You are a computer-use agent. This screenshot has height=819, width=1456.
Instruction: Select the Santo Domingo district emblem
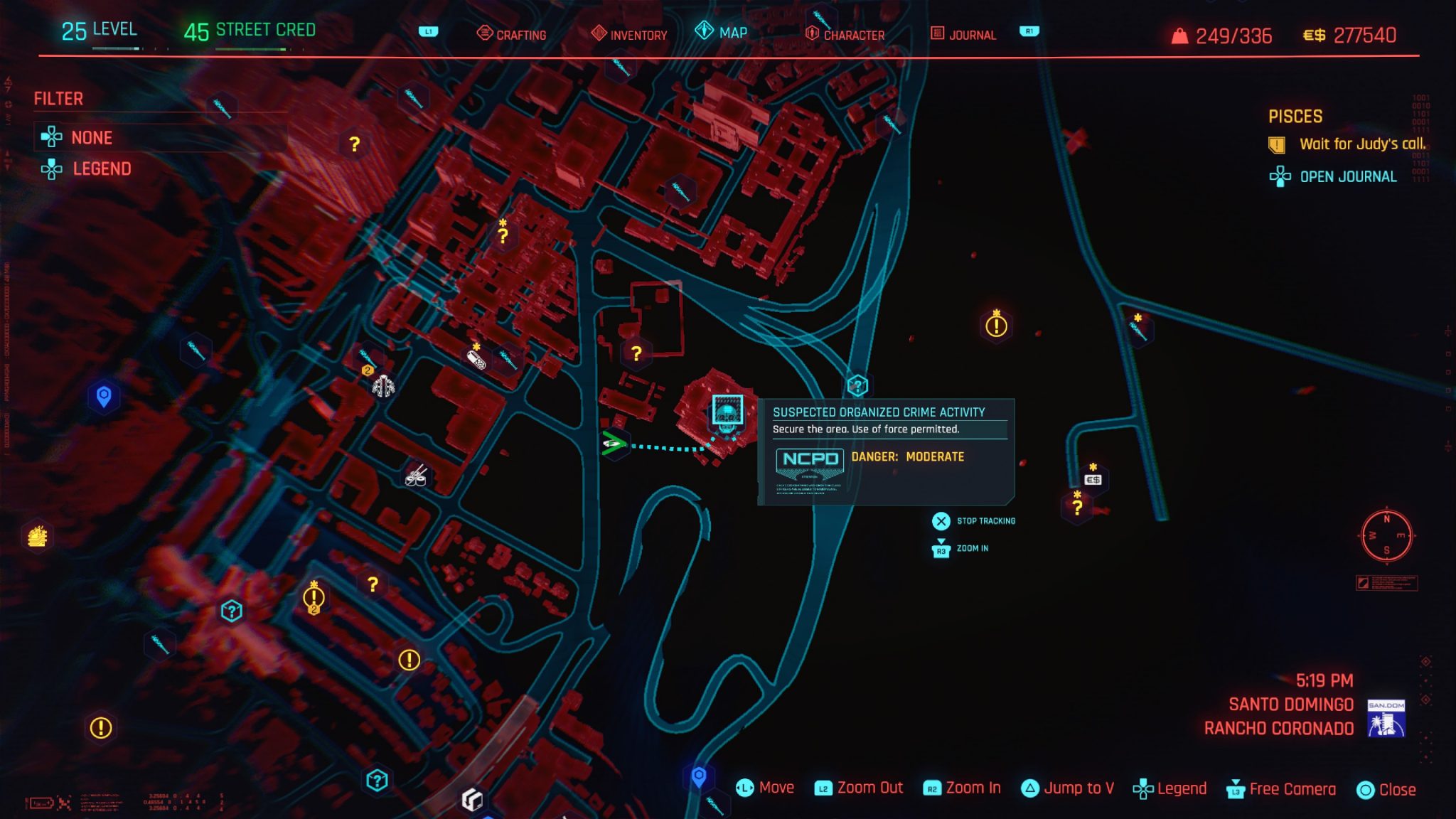[x=1386, y=718]
